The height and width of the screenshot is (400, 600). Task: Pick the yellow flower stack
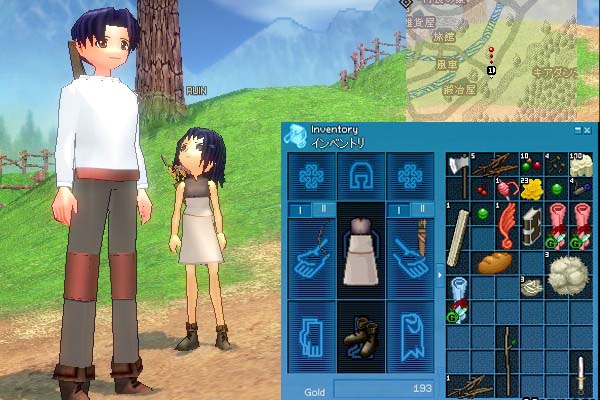pyautogui.click(x=533, y=187)
